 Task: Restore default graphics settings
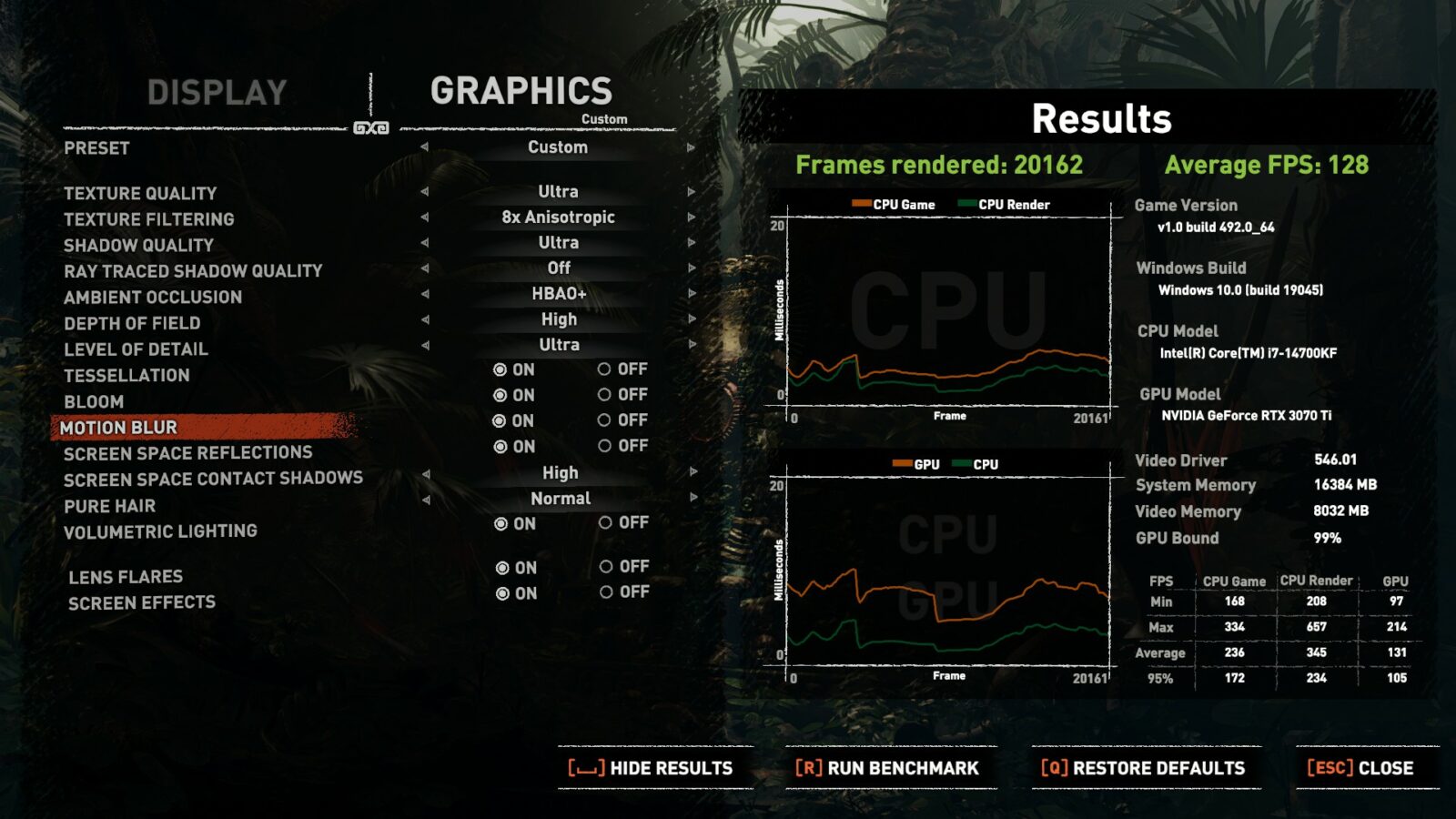point(1143,768)
